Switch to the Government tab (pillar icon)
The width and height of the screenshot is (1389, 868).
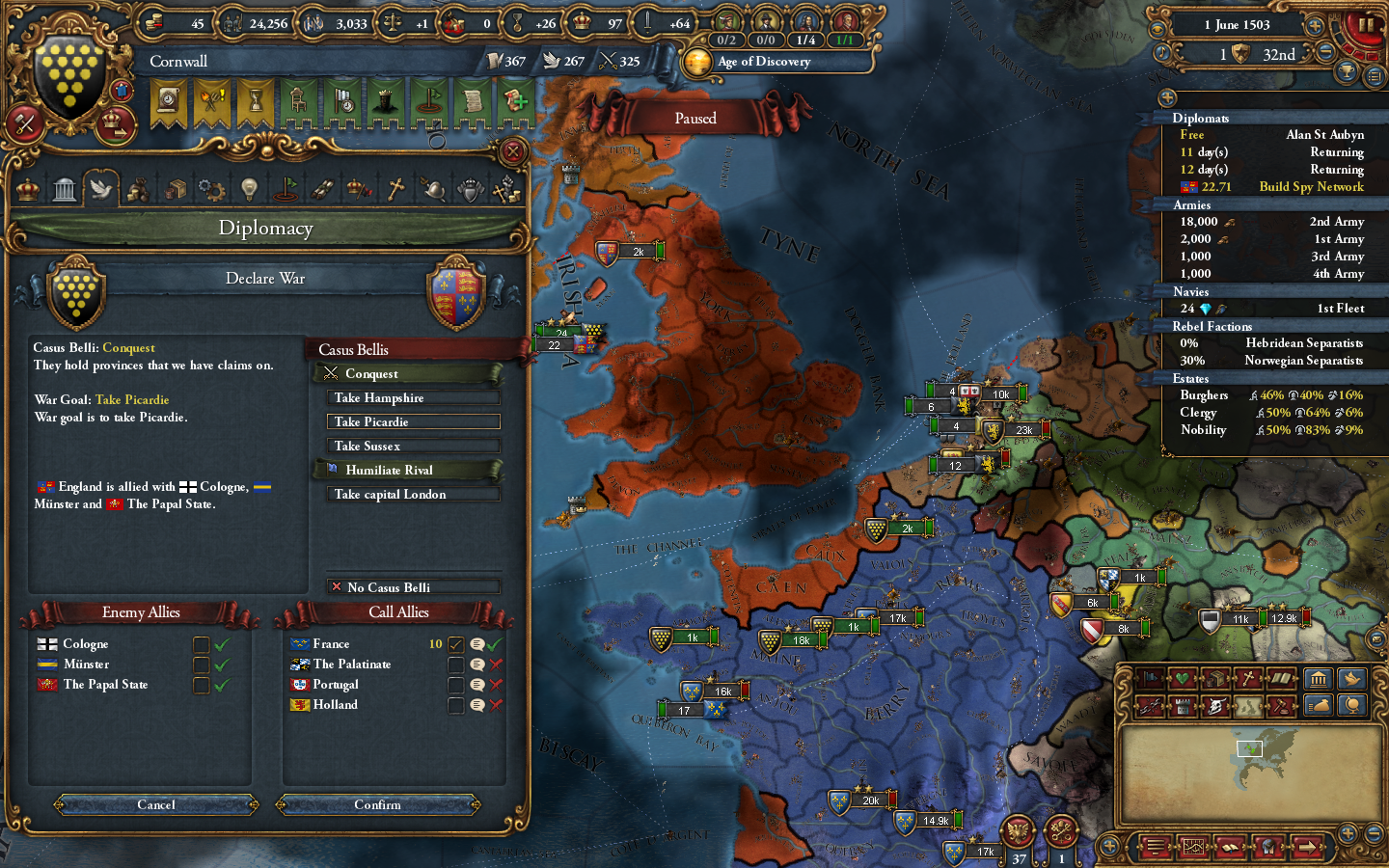coord(65,188)
